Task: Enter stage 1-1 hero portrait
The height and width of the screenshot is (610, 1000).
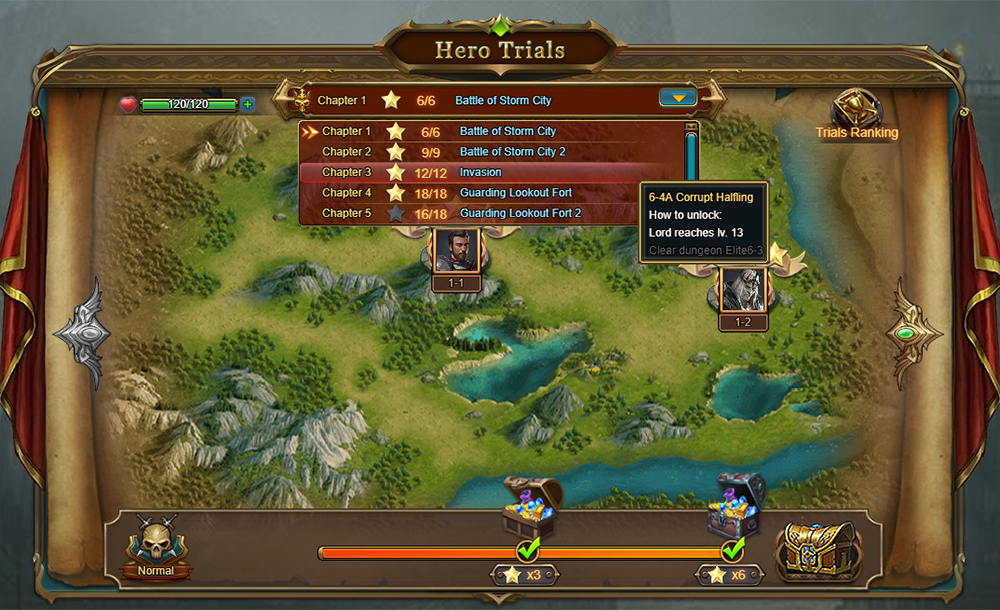Action: (x=456, y=251)
